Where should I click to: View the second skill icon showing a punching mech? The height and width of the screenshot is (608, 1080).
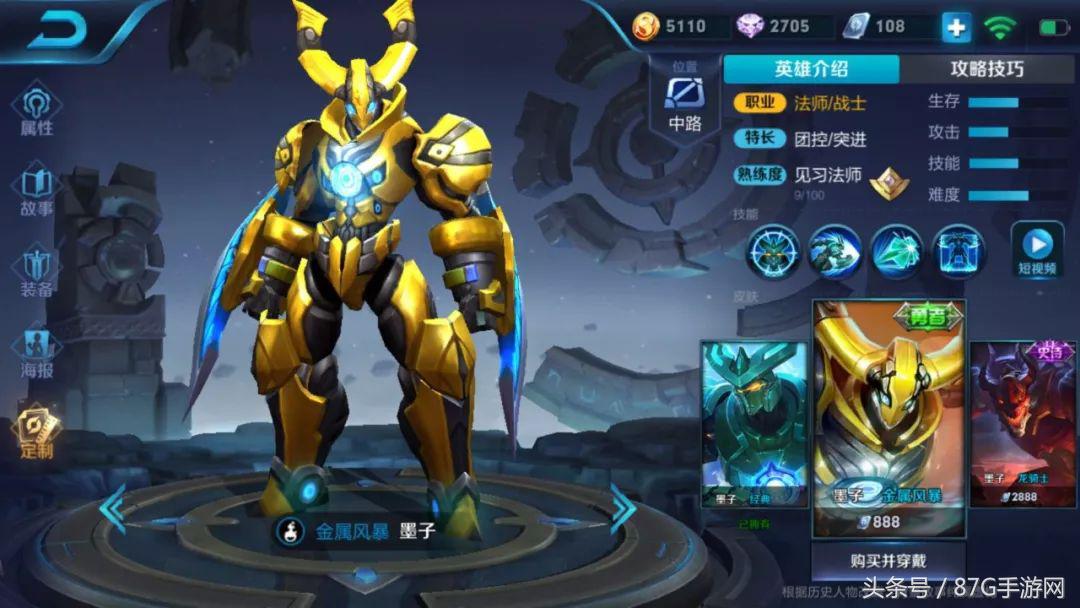click(x=835, y=251)
